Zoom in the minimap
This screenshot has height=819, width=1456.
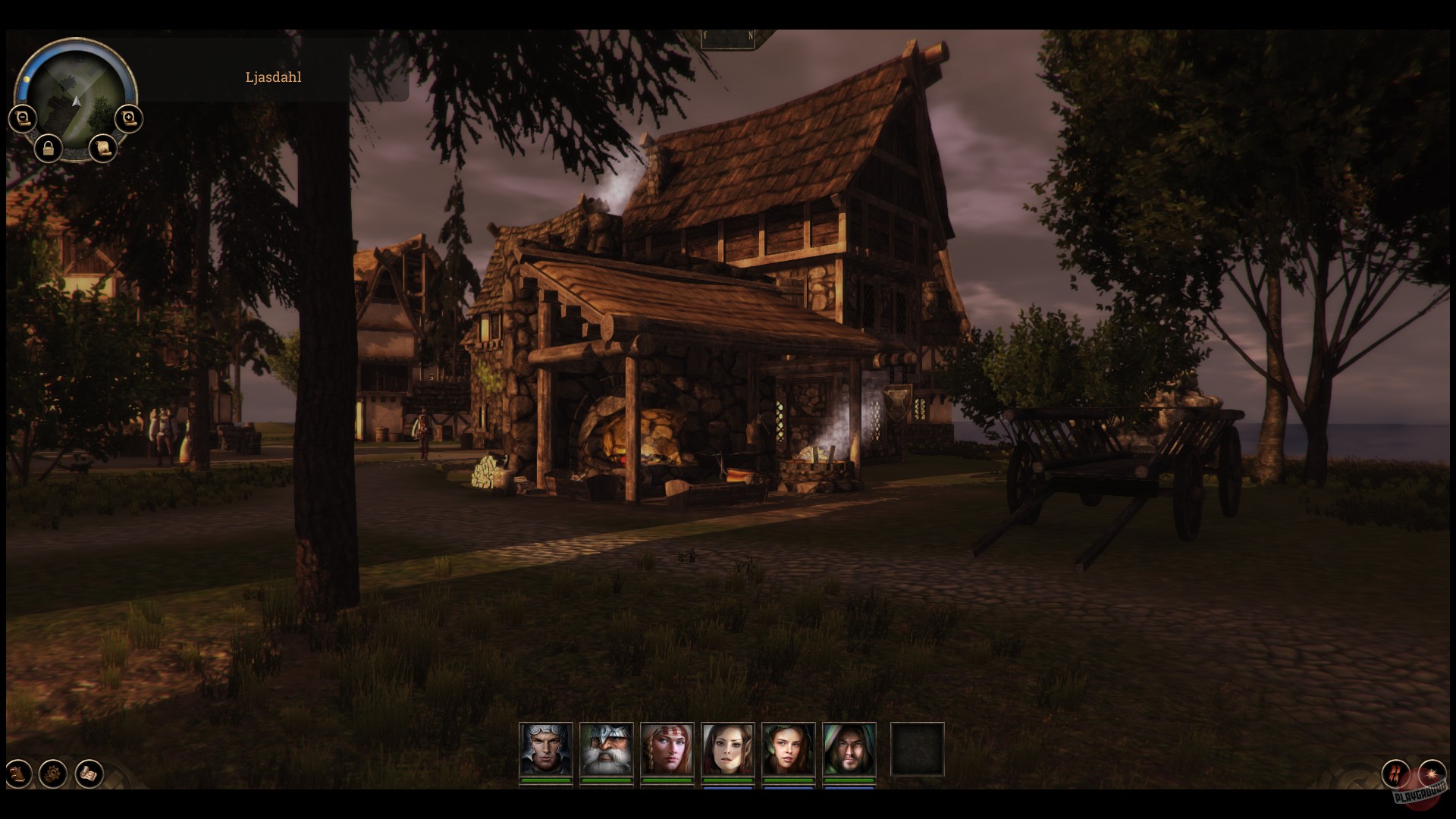(127, 118)
